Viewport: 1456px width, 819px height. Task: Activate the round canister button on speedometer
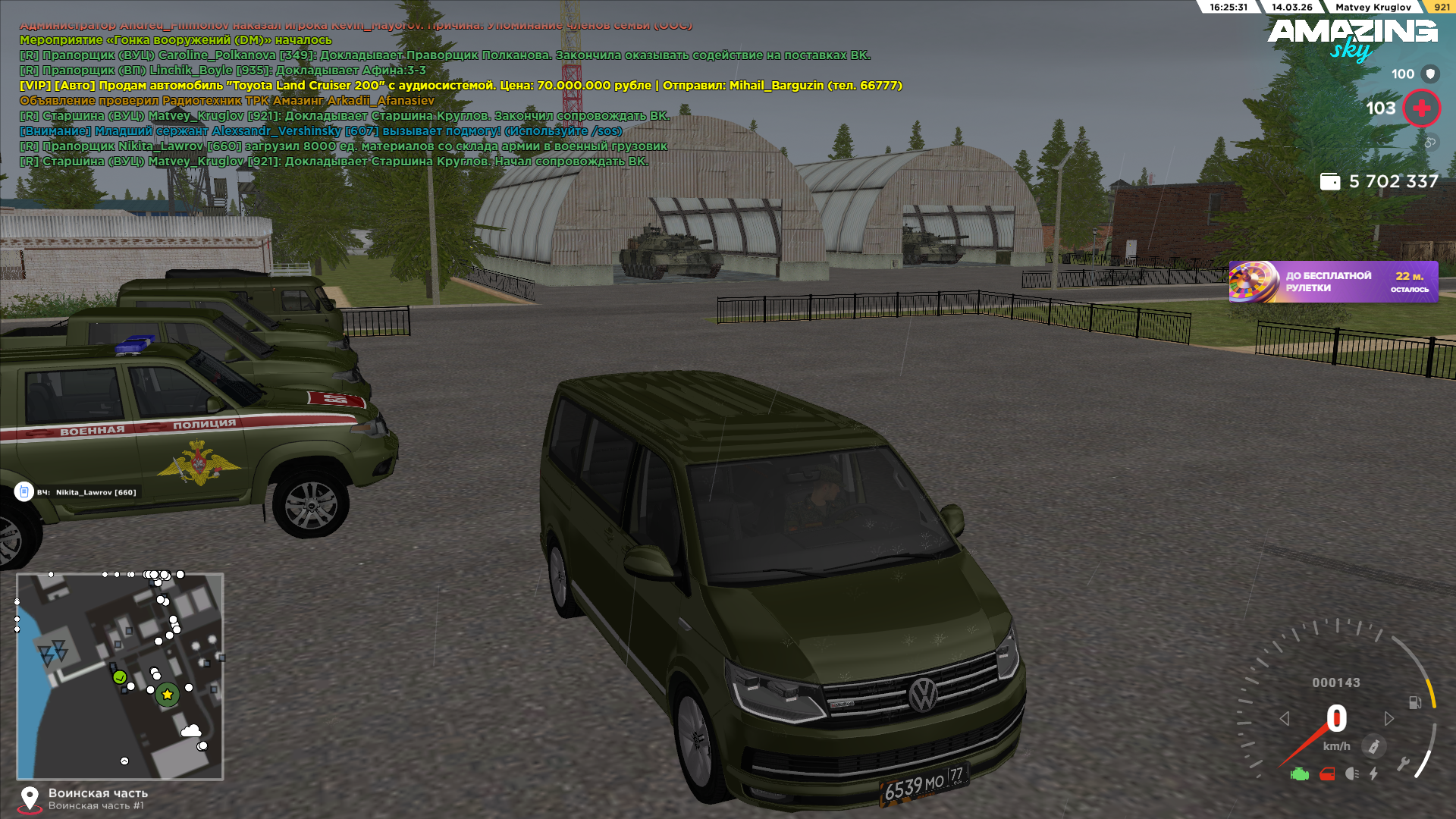pyautogui.click(x=1373, y=746)
